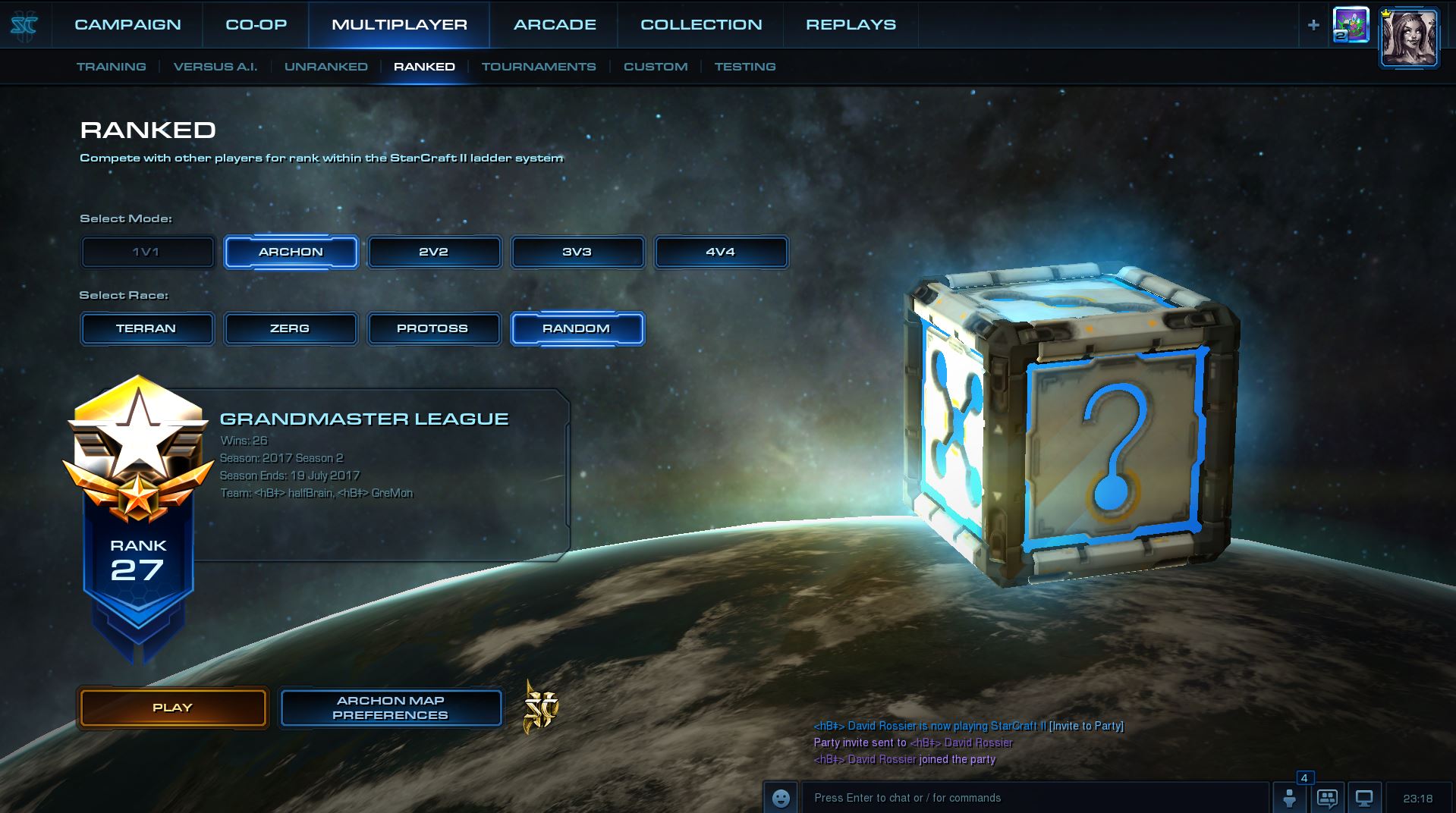Select the Protoss race

[x=433, y=329]
